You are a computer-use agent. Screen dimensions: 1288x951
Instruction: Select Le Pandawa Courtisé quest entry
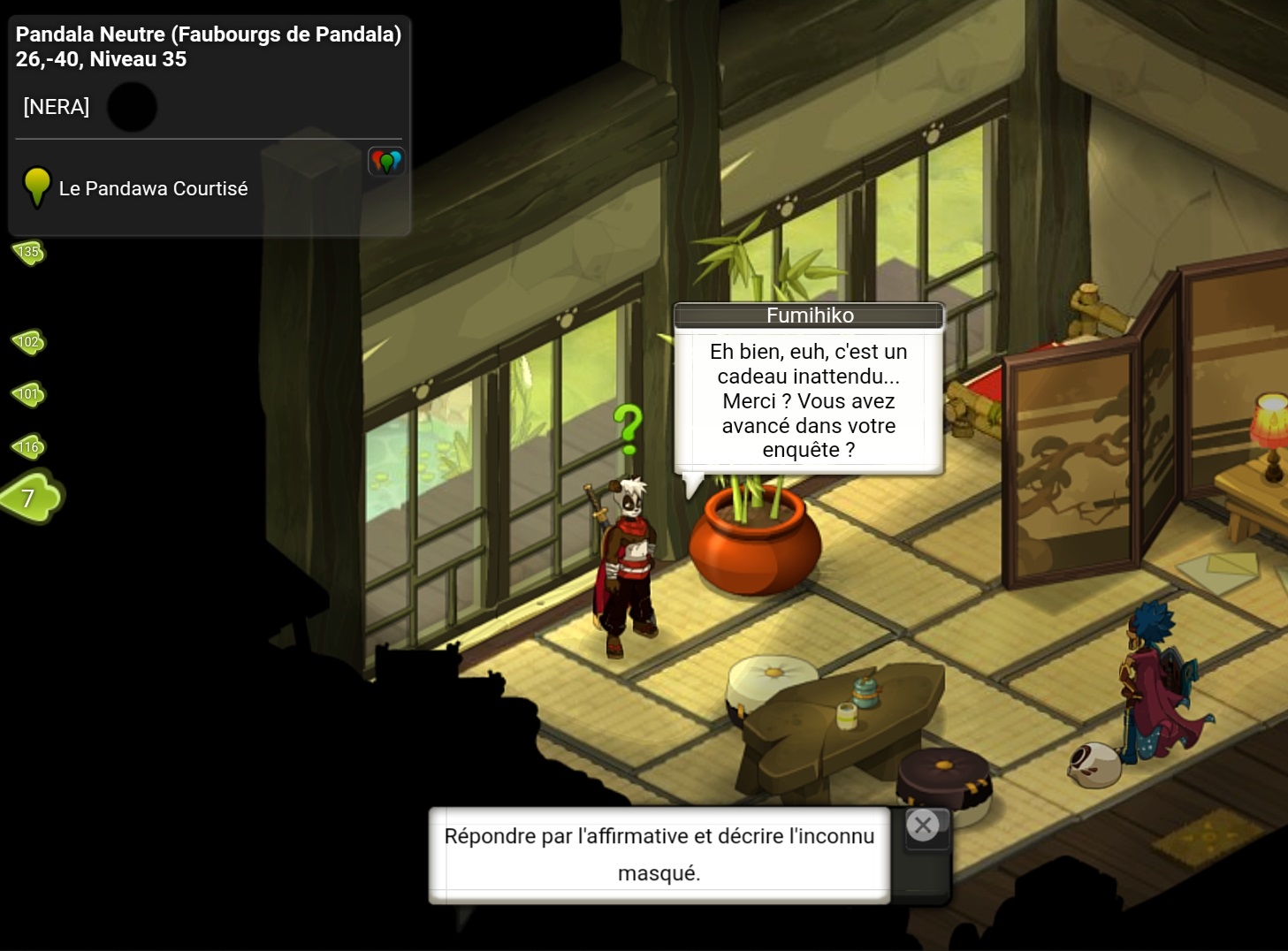coord(153,188)
